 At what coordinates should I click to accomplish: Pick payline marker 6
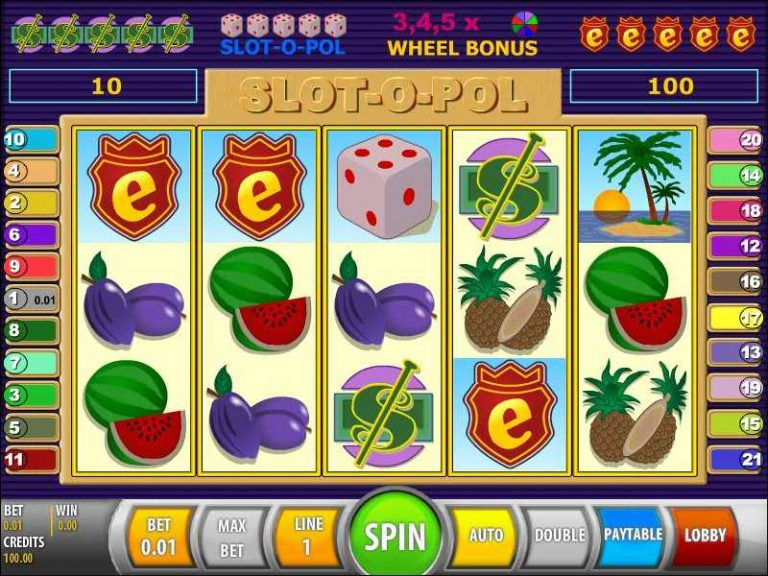pos(28,236)
